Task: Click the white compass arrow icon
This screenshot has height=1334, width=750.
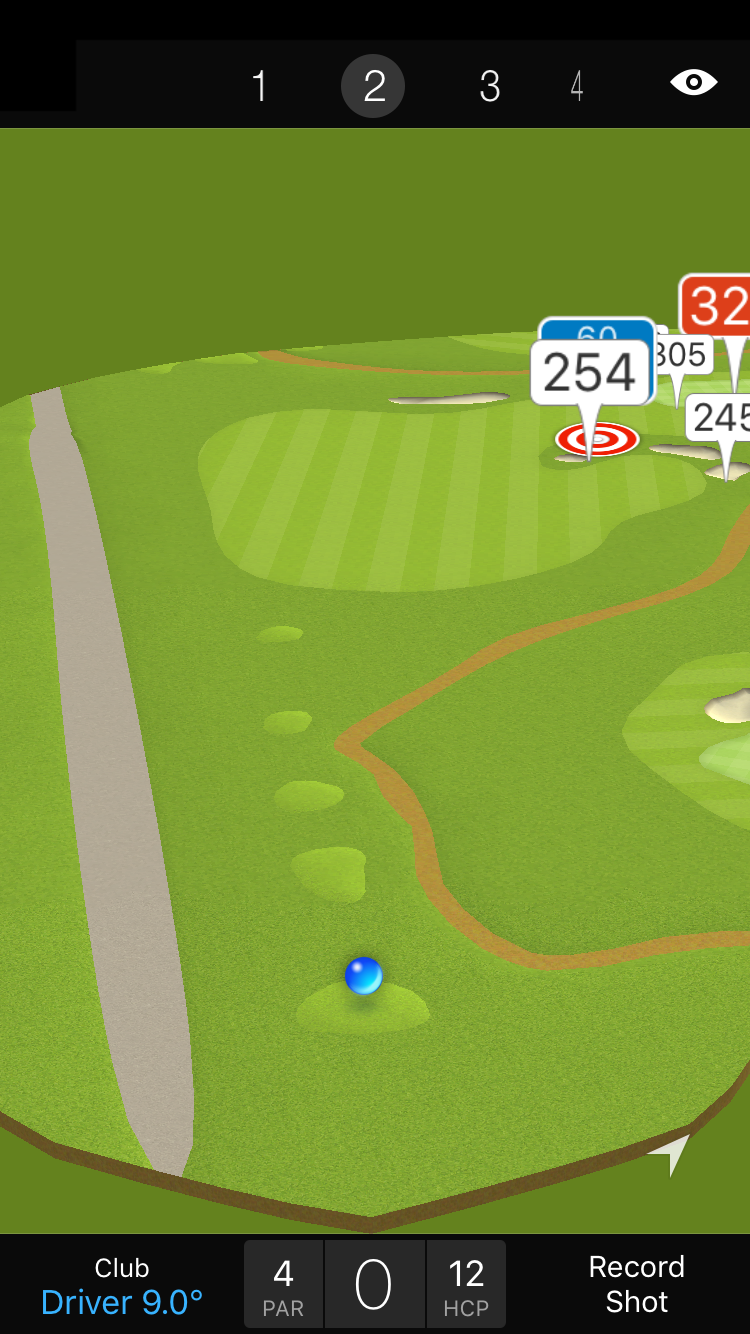Action: [673, 1153]
